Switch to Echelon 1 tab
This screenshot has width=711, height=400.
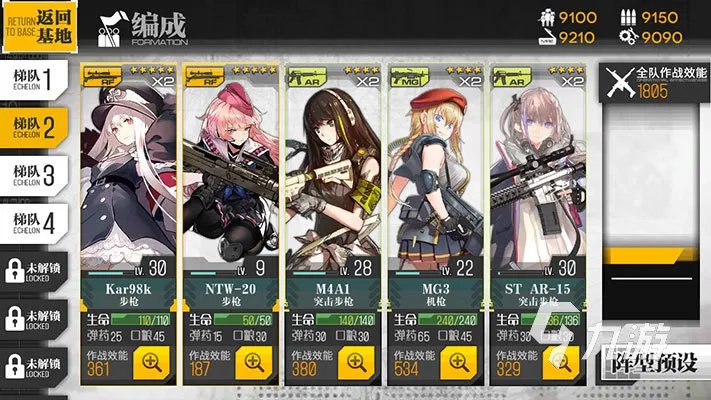tap(34, 77)
